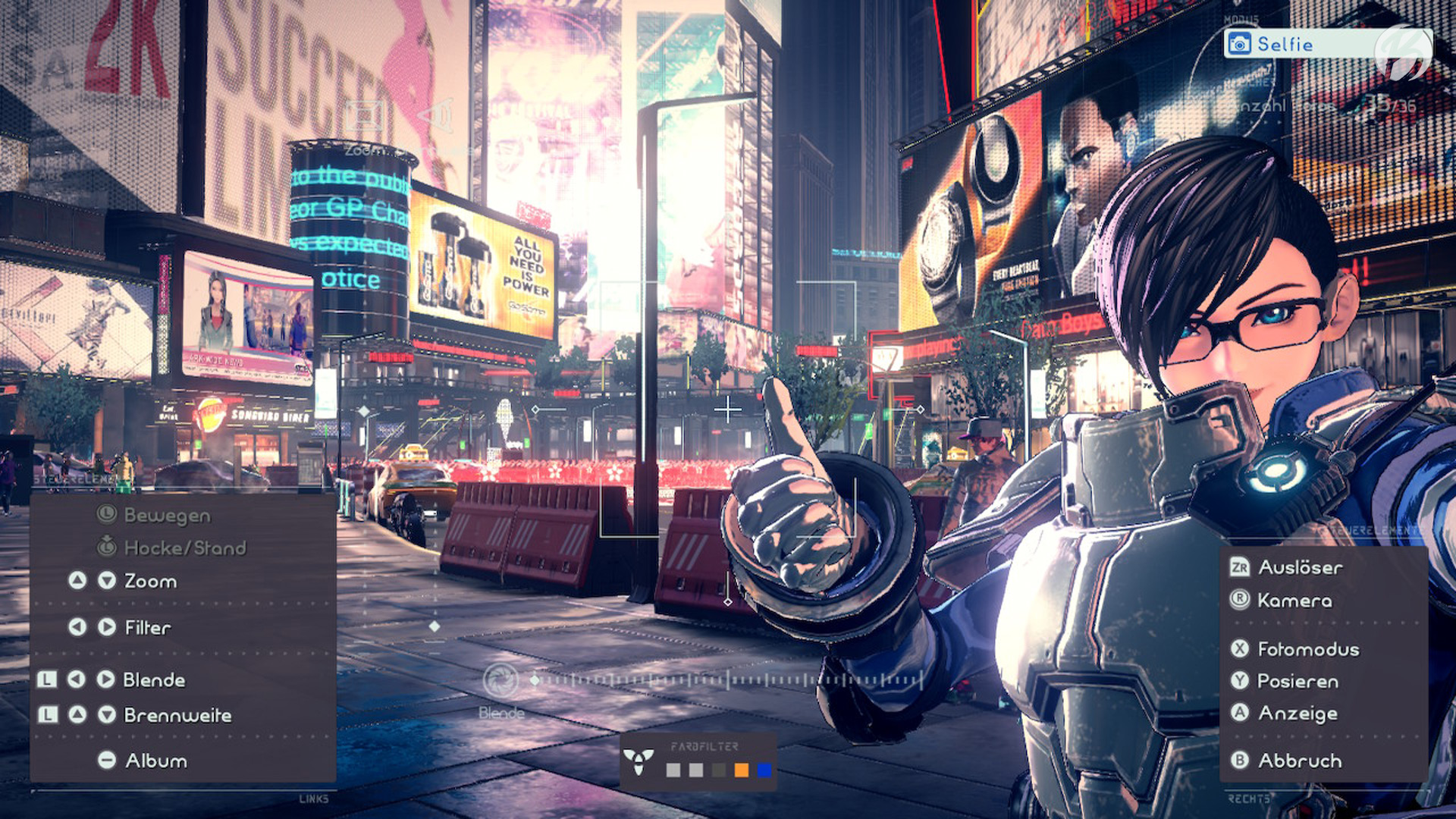This screenshot has height=819, width=1456.
Task: Choose Abbruch to exit photo mode
Action: point(1299,761)
